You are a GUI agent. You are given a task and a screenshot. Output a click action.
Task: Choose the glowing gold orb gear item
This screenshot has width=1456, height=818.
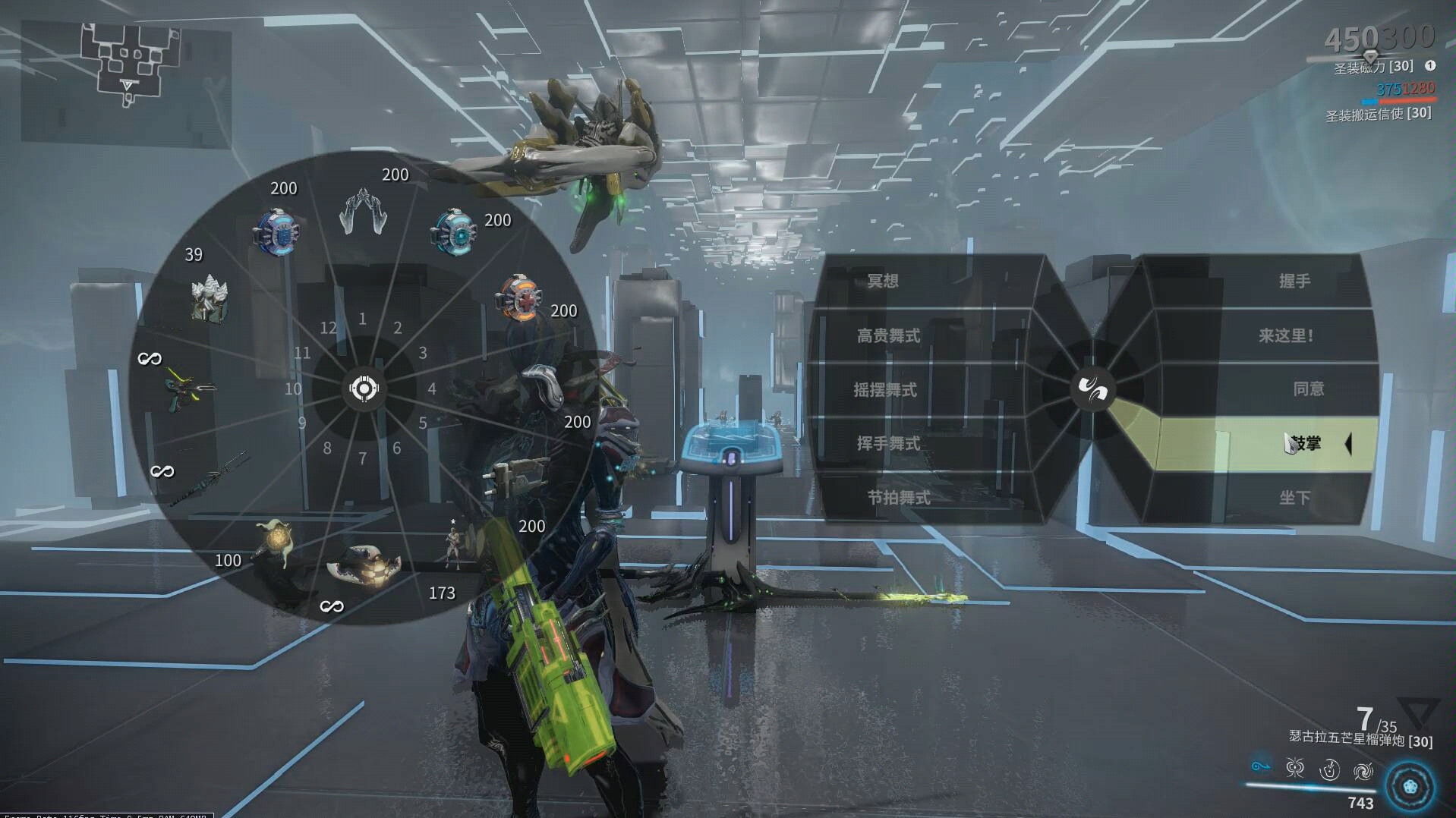274,542
